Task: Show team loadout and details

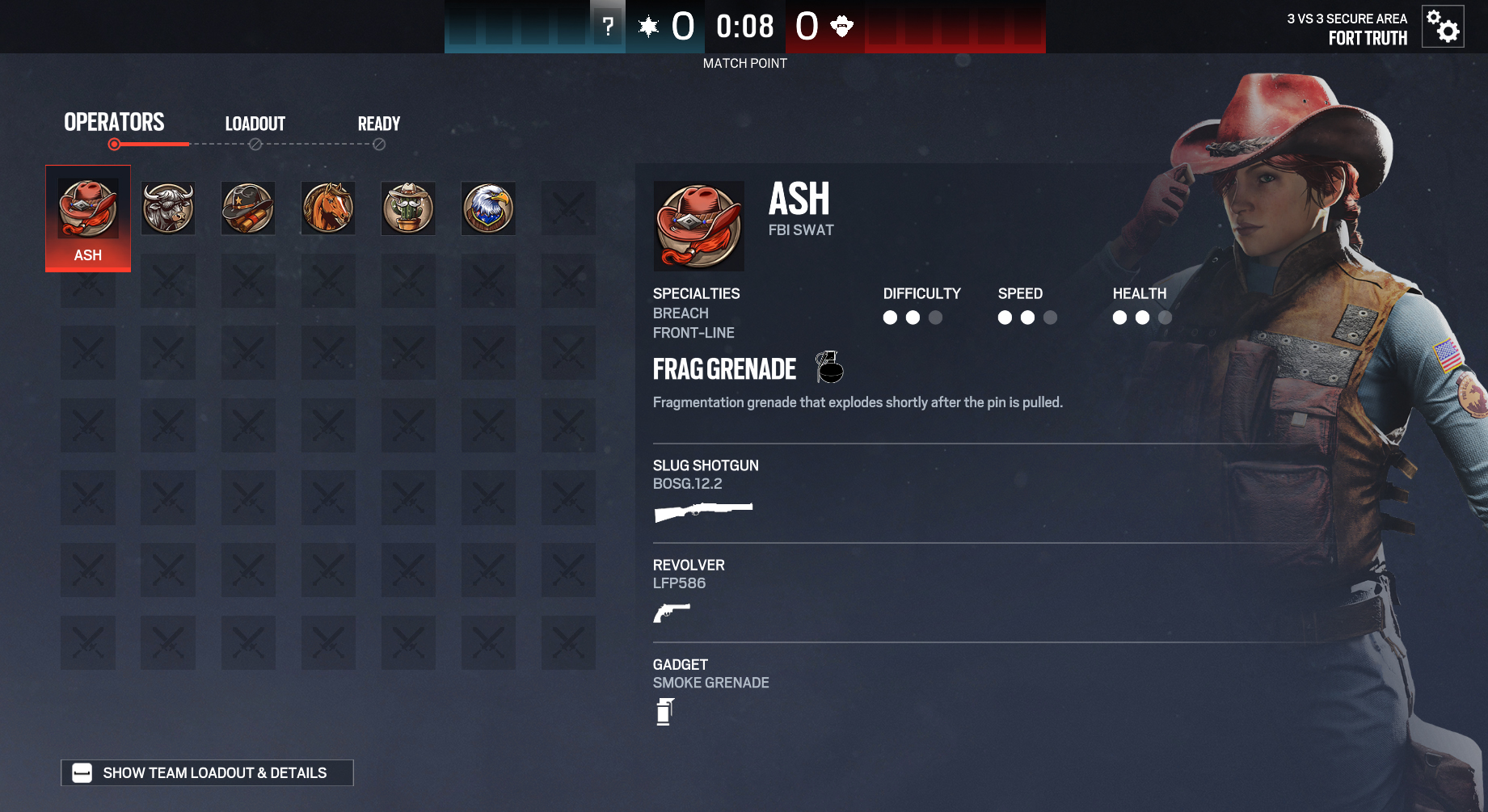Action: pyautogui.click(x=207, y=773)
